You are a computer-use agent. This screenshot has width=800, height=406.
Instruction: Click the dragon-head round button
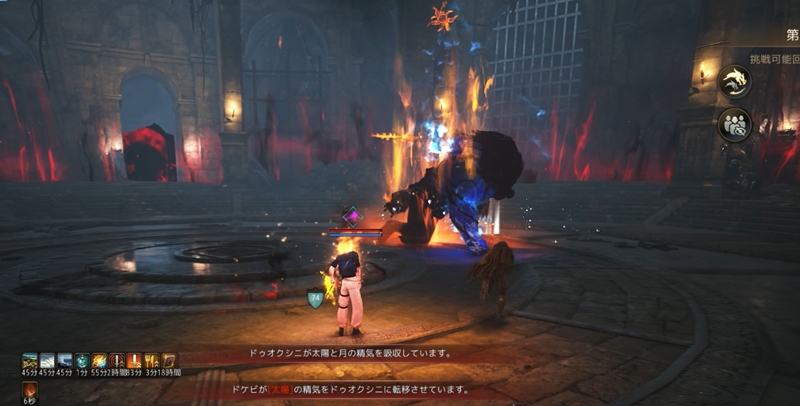(734, 82)
